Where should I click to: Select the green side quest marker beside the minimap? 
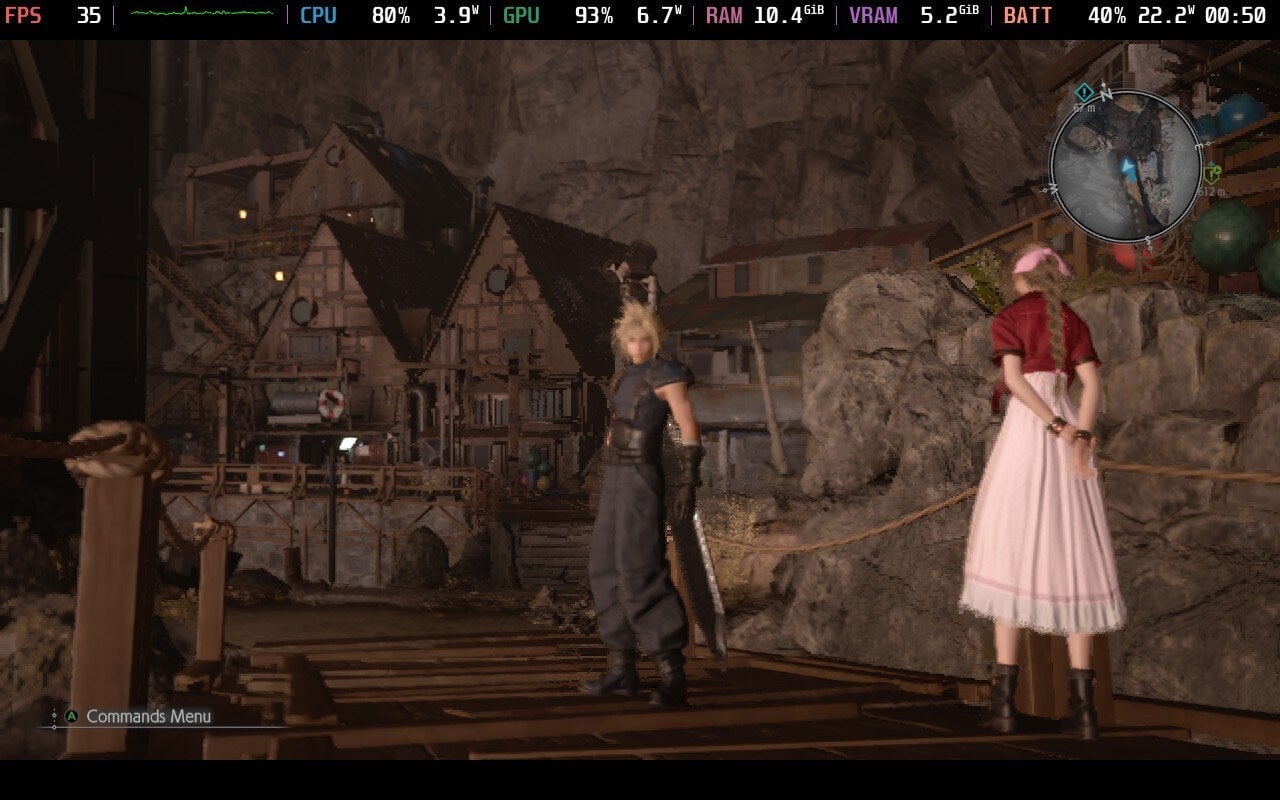coord(1213,171)
